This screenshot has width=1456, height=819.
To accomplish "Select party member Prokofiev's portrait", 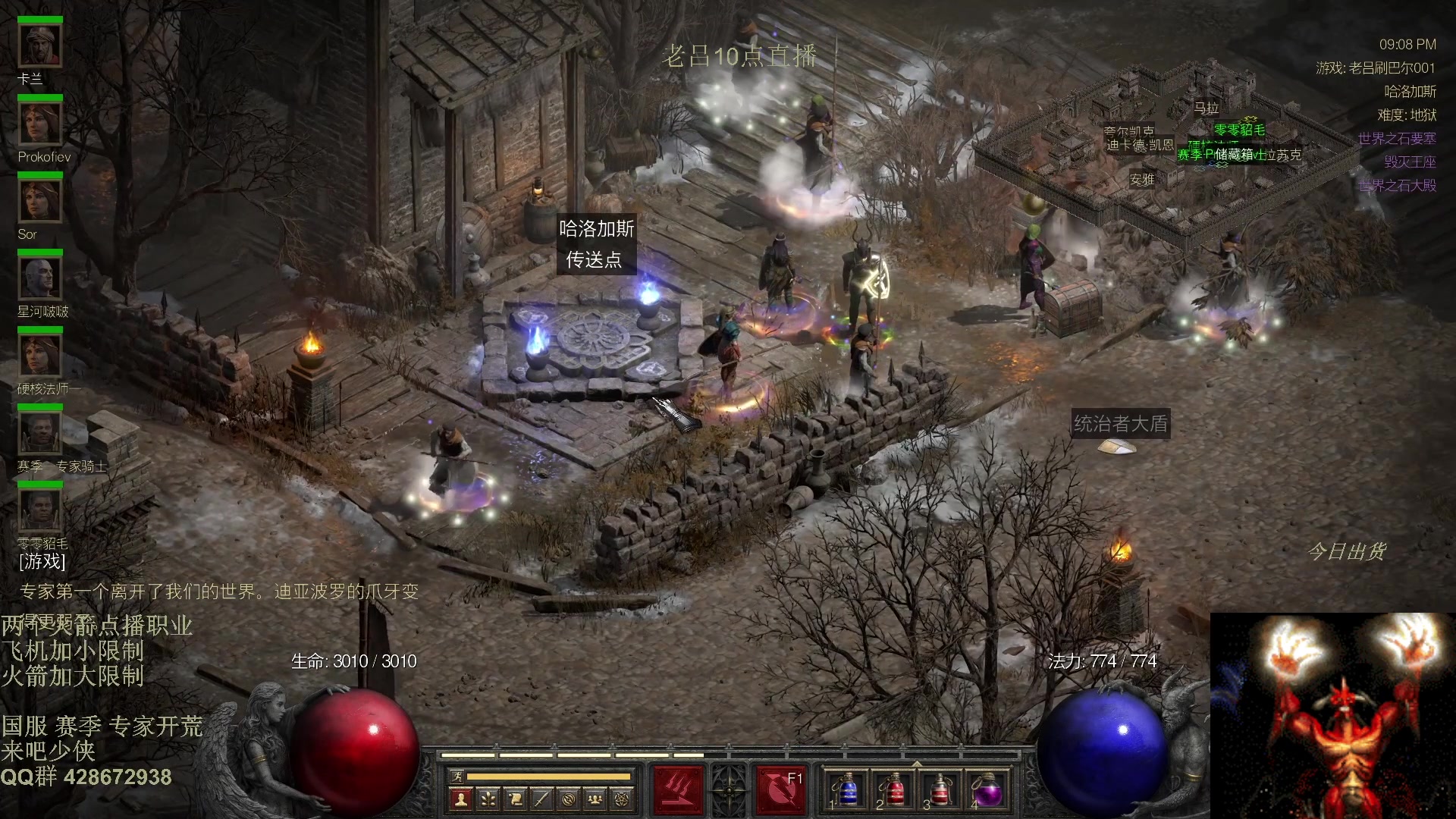I will (40, 124).
